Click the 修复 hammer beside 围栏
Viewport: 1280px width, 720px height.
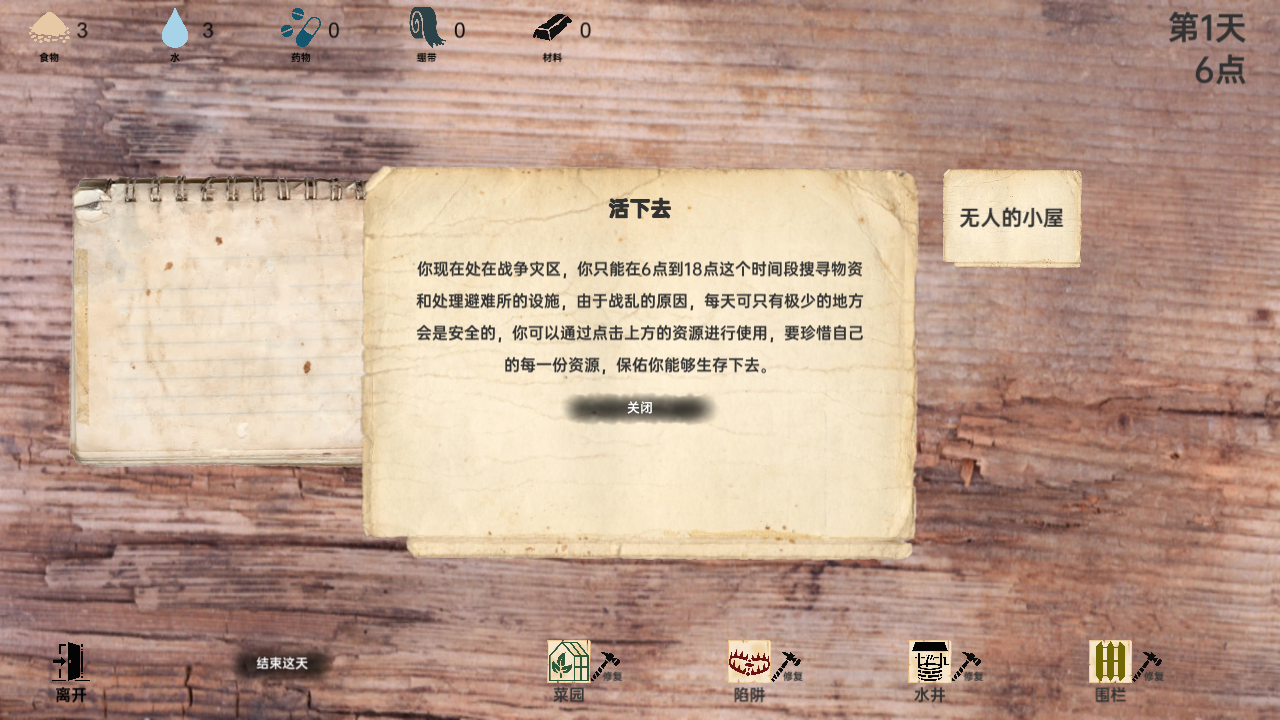[1149, 662]
